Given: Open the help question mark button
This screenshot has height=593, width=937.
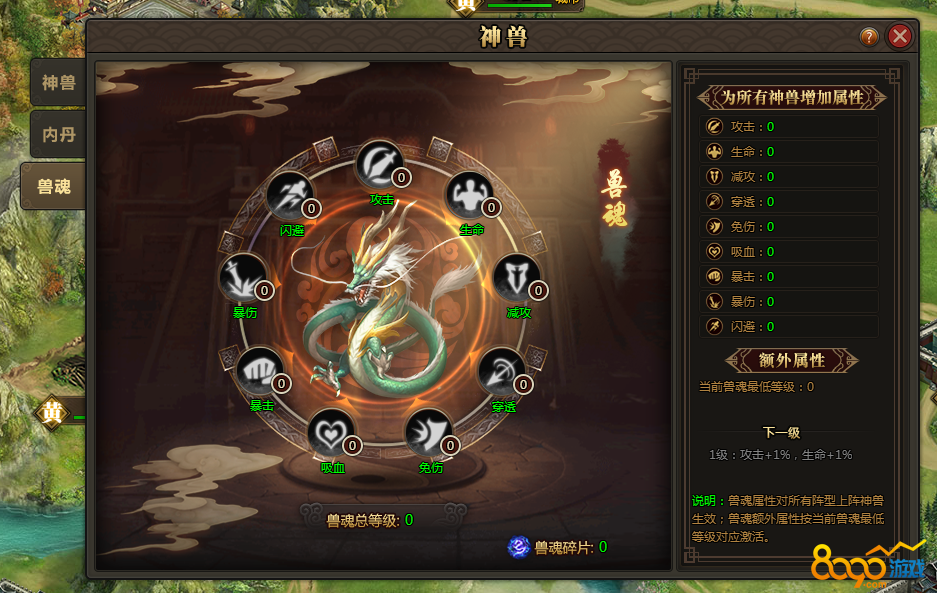Looking at the screenshot, I should tap(869, 37).
